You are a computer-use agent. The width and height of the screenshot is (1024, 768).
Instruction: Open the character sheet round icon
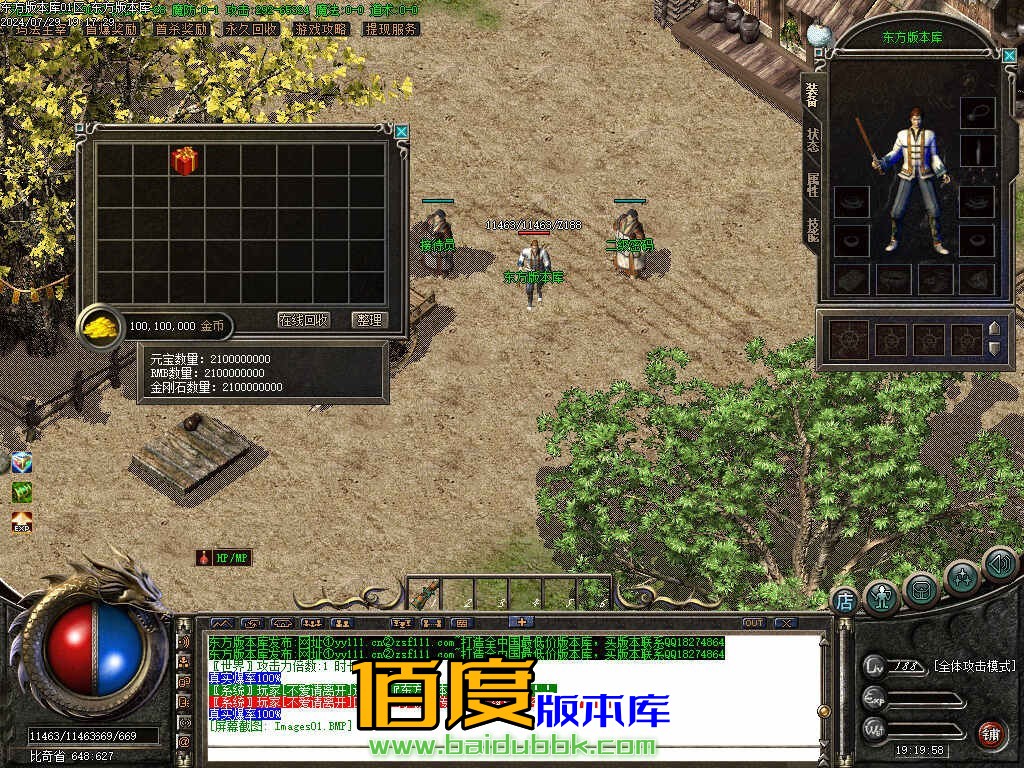point(881,597)
